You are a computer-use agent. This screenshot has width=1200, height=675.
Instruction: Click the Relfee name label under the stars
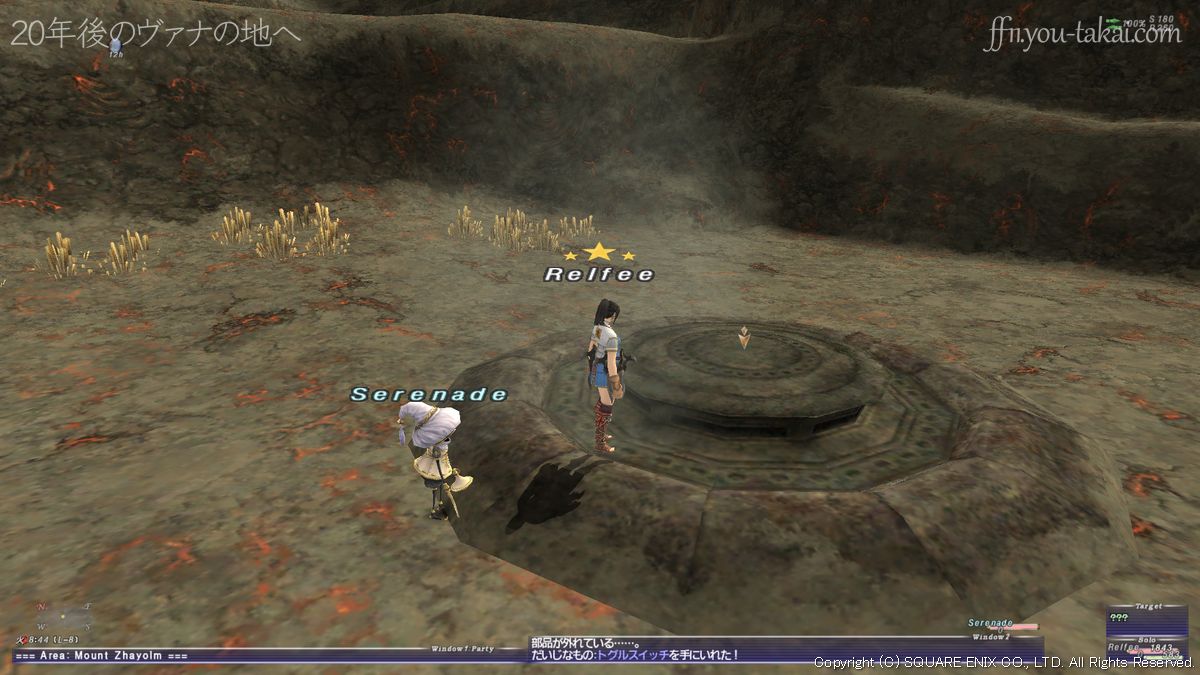599,274
